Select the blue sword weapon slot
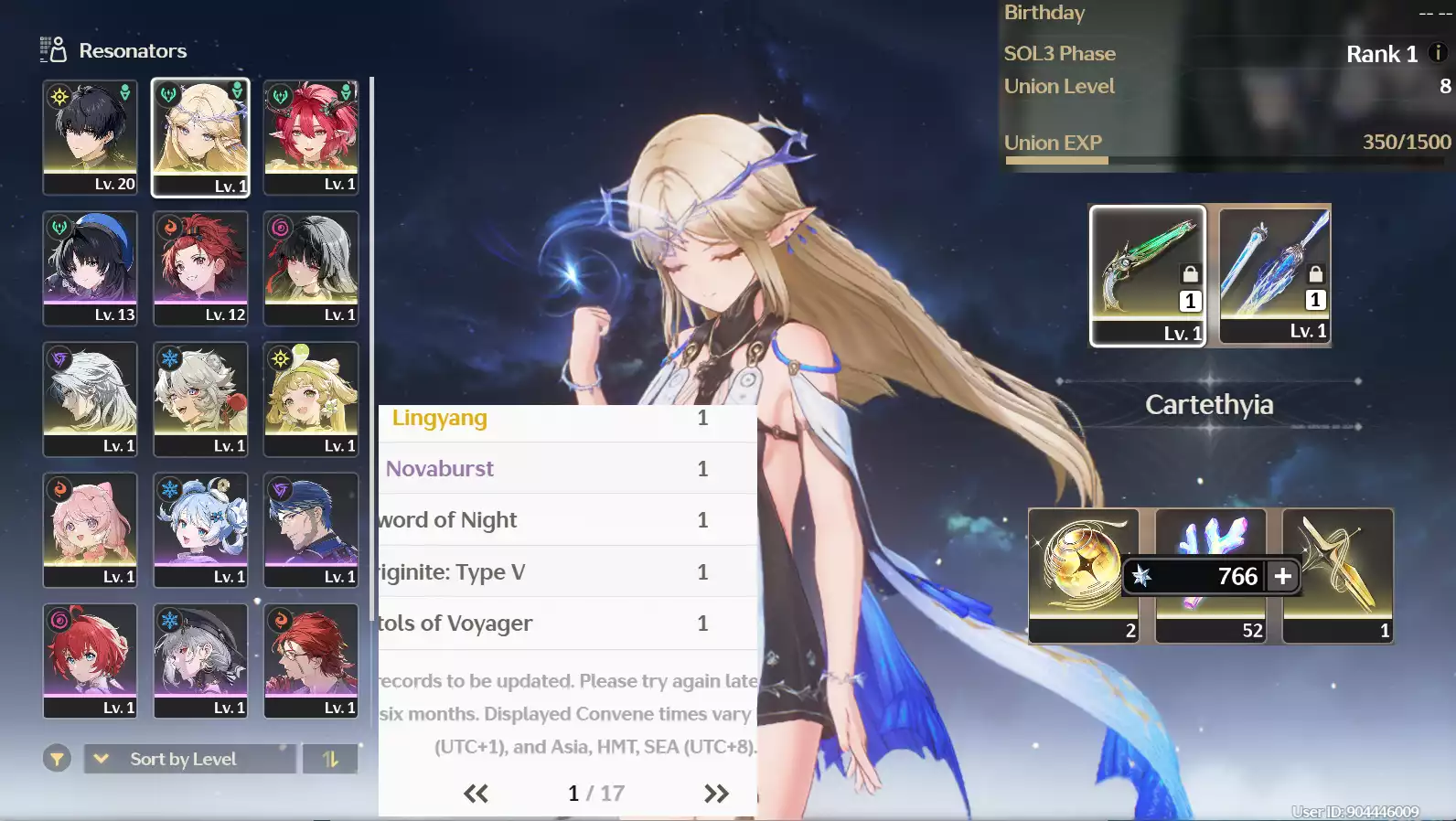Image resolution: width=1456 pixels, height=821 pixels. [1274, 273]
